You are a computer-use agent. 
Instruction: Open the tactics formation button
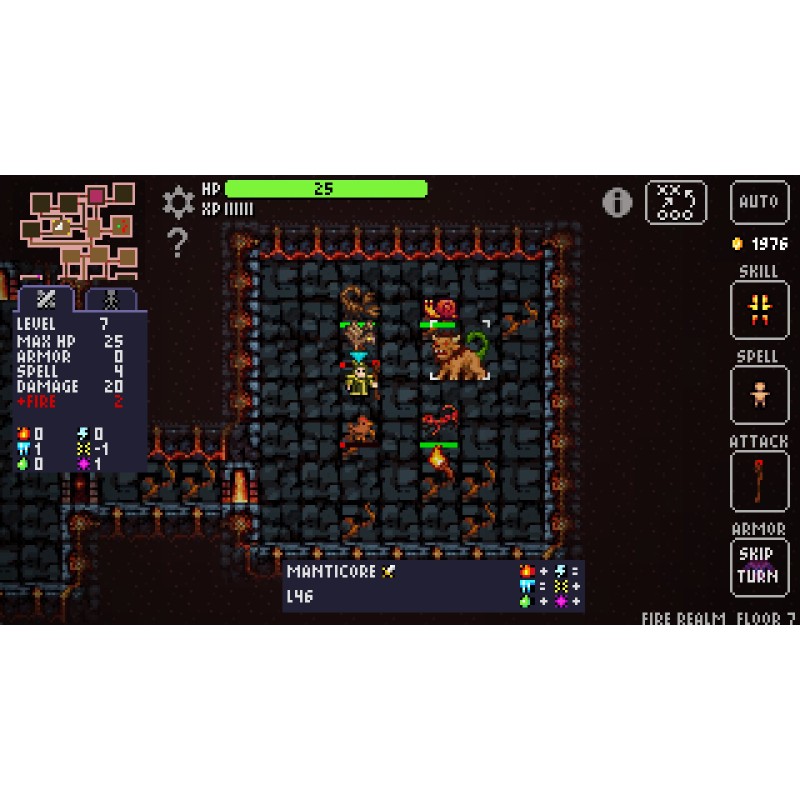click(x=676, y=202)
